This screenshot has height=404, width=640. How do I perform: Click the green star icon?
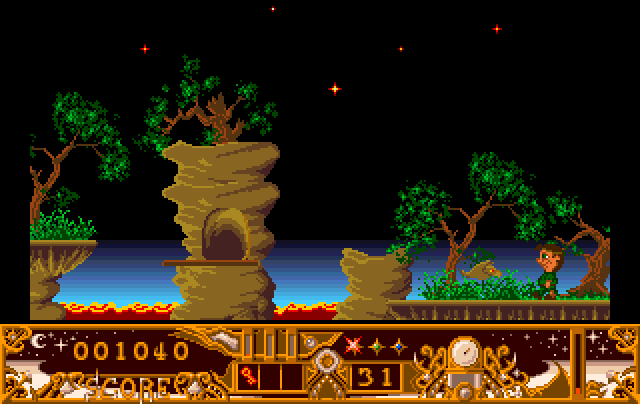coord(375,347)
